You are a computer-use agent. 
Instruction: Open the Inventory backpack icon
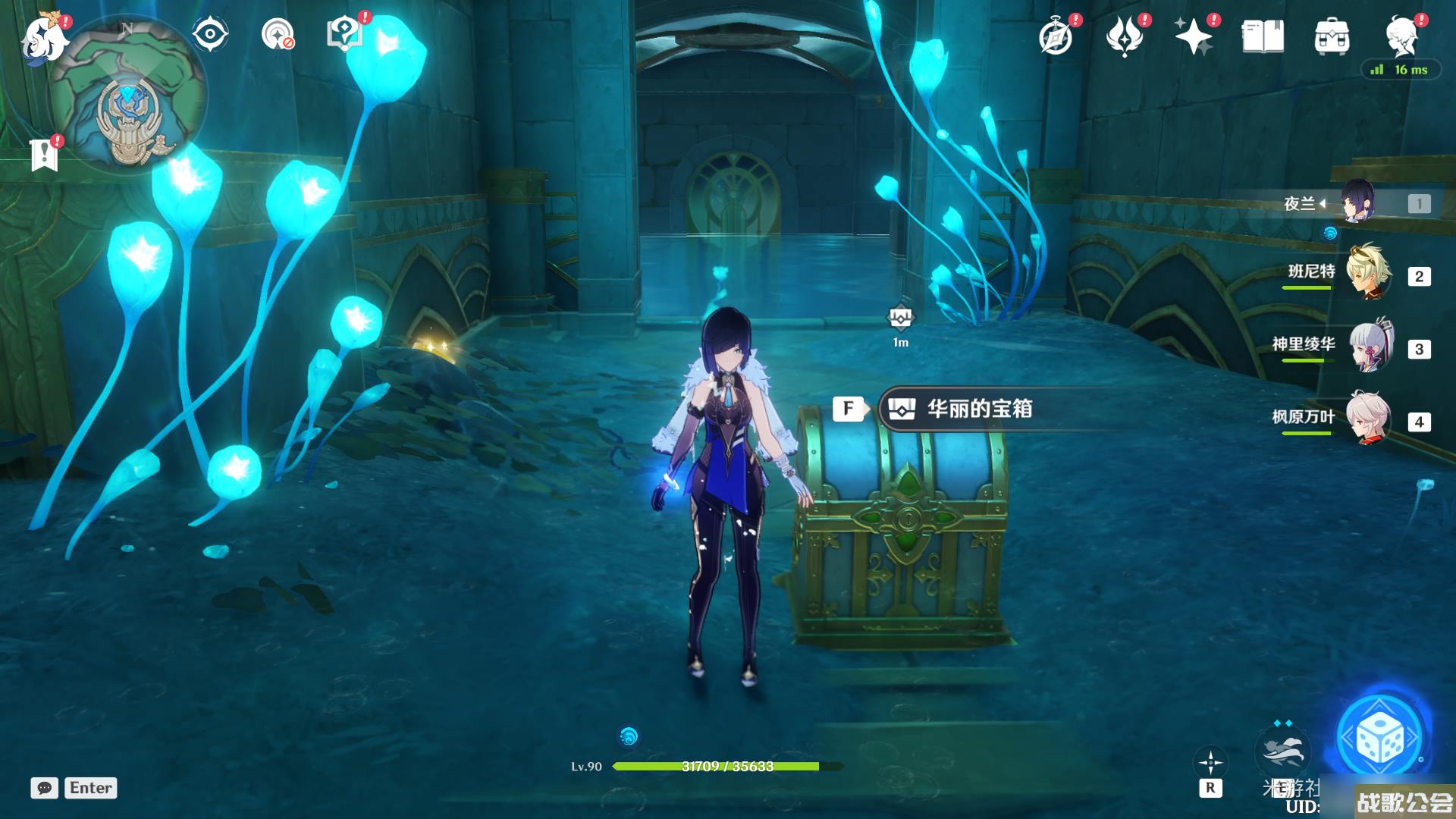pos(1332,36)
